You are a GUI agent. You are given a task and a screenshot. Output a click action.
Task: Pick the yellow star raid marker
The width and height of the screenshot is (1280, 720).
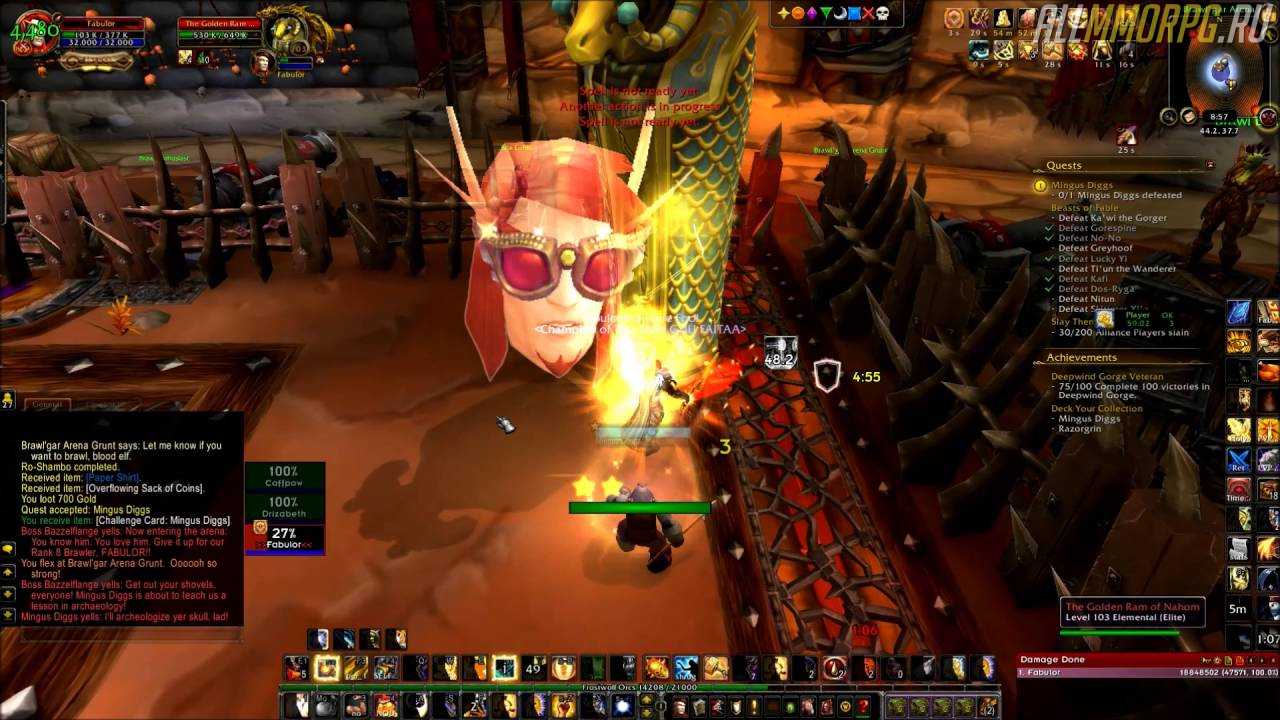point(784,13)
